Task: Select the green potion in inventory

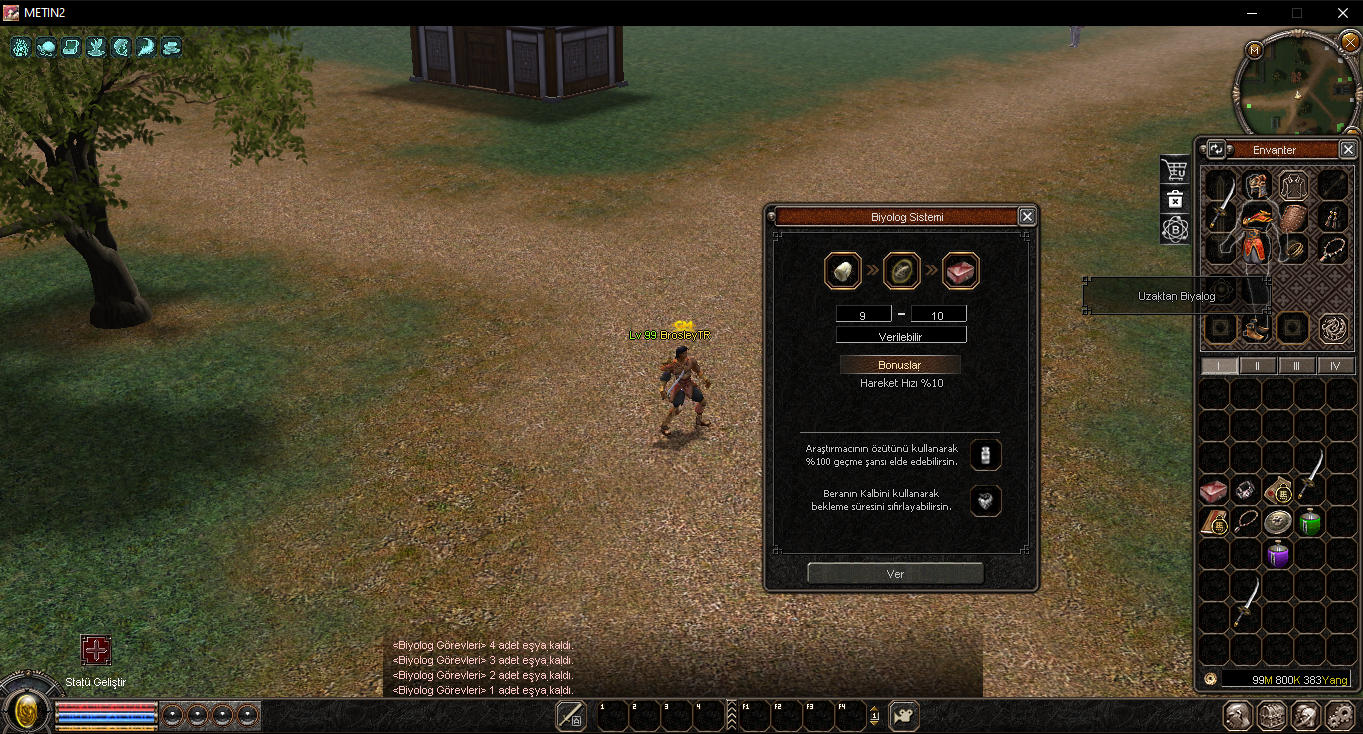Action: point(1310,522)
